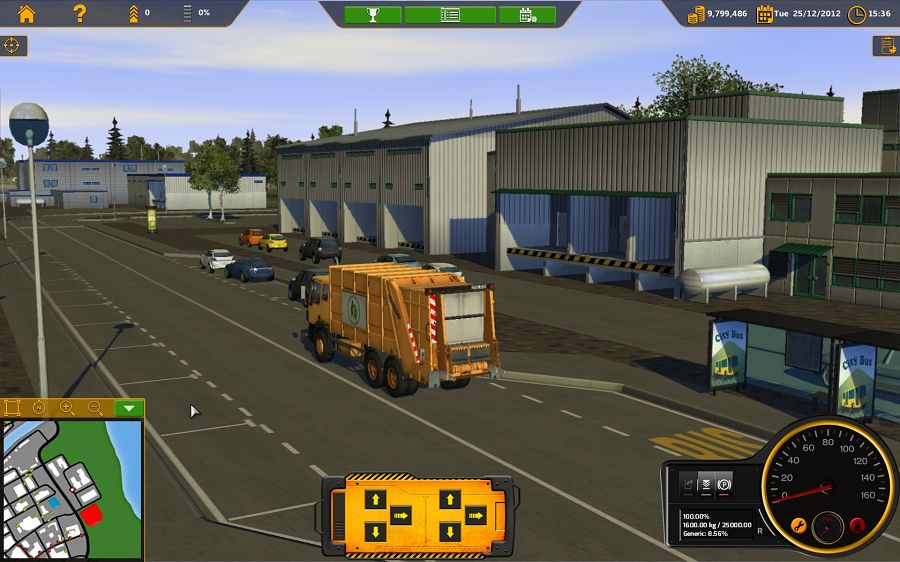Click the left yellow arrow in truck controls
The image size is (900, 562).
pyautogui.click(x=400, y=515)
